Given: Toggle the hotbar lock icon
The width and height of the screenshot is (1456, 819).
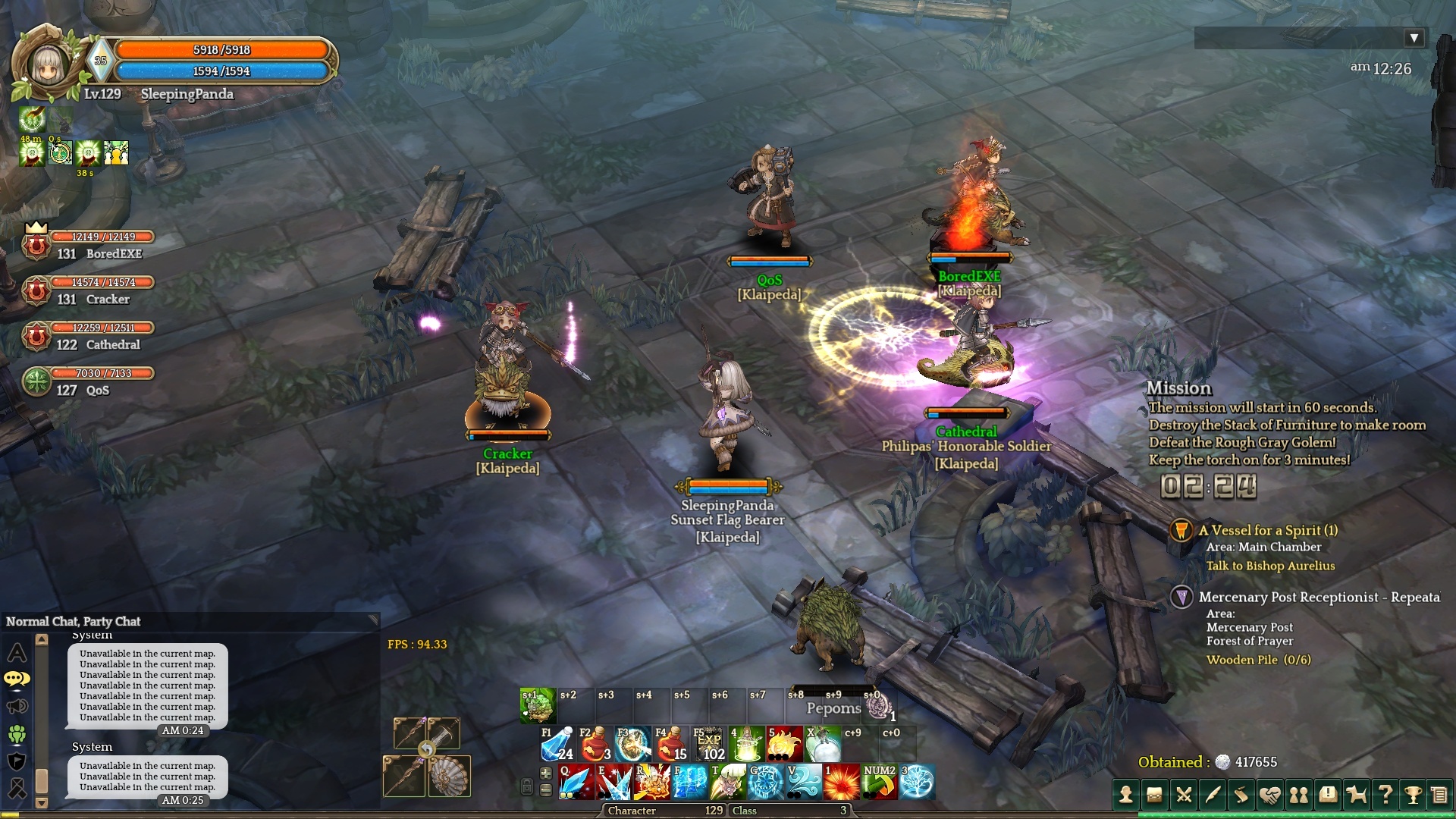Looking at the screenshot, I should [527, 786].
